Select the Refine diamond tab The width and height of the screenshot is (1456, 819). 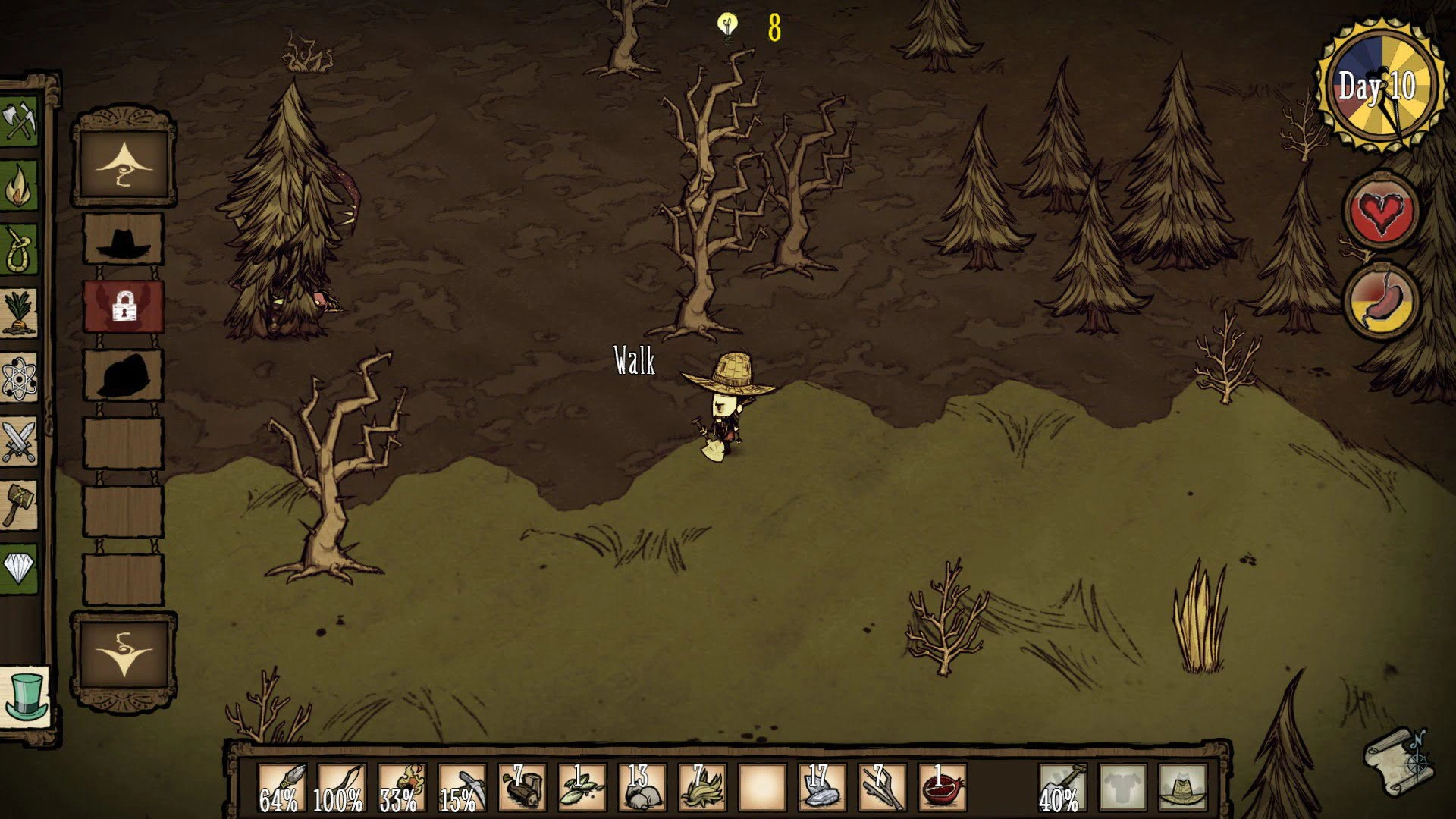point(18,568)
